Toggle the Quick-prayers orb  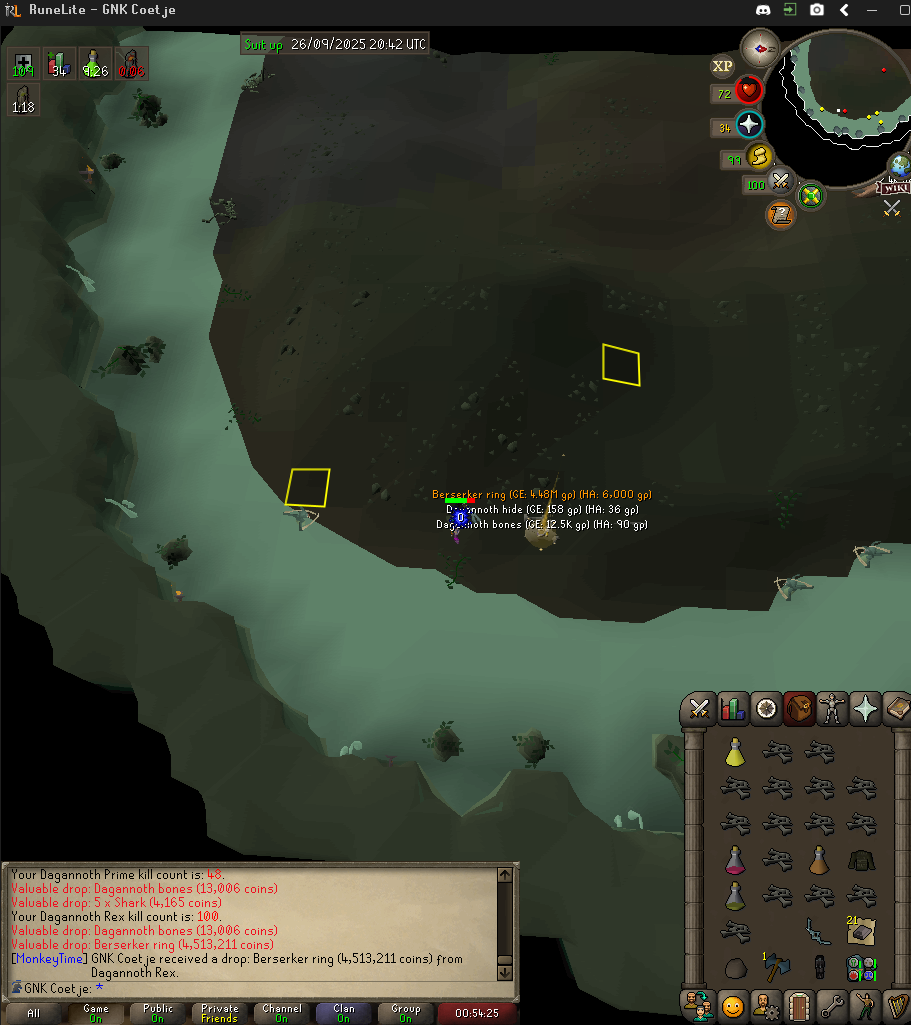749,125
